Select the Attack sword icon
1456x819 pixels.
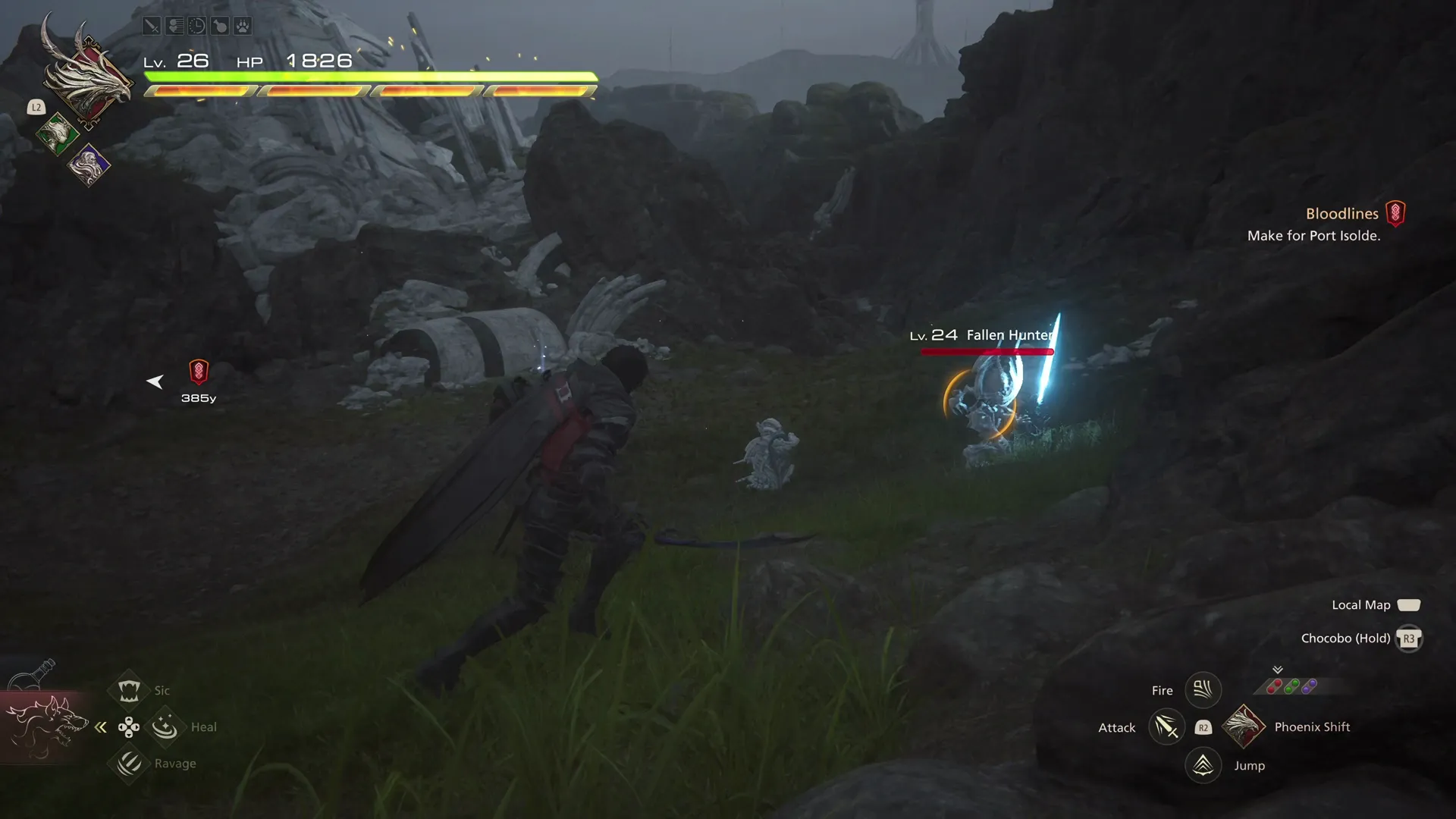(1166, 726)
